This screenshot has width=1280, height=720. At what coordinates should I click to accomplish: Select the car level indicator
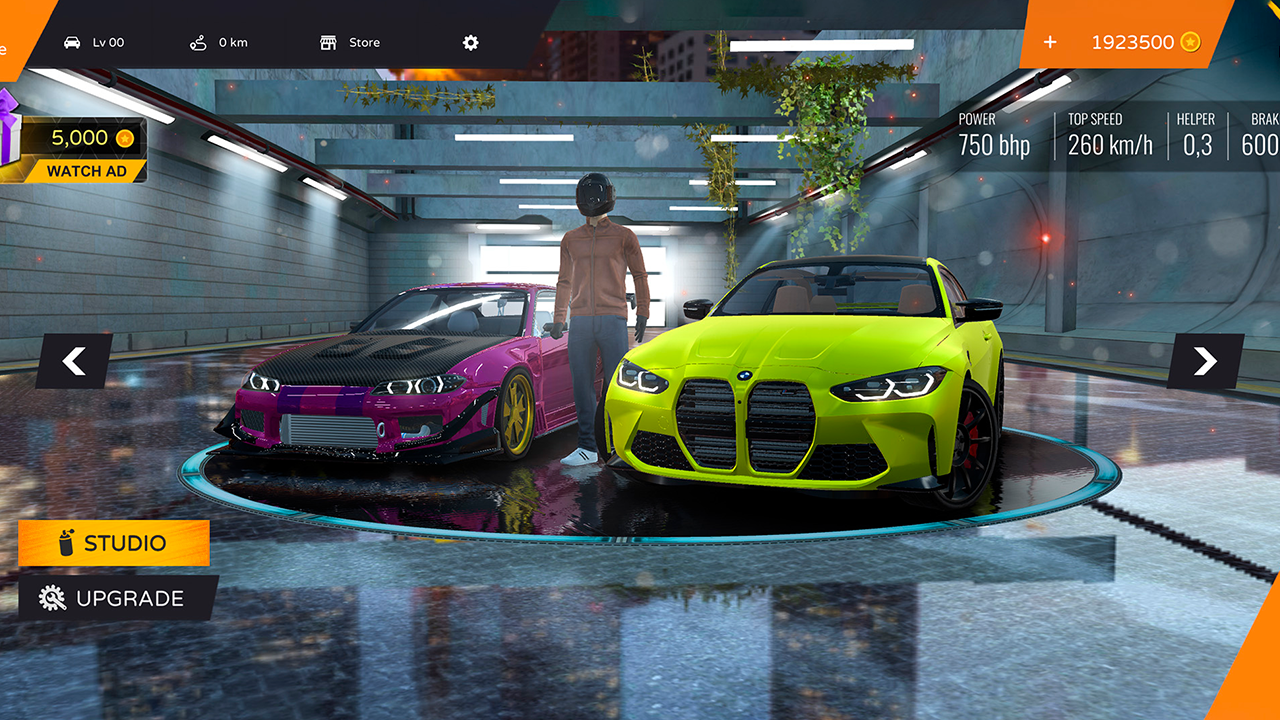pyautogui.click(x=95, y=43)
